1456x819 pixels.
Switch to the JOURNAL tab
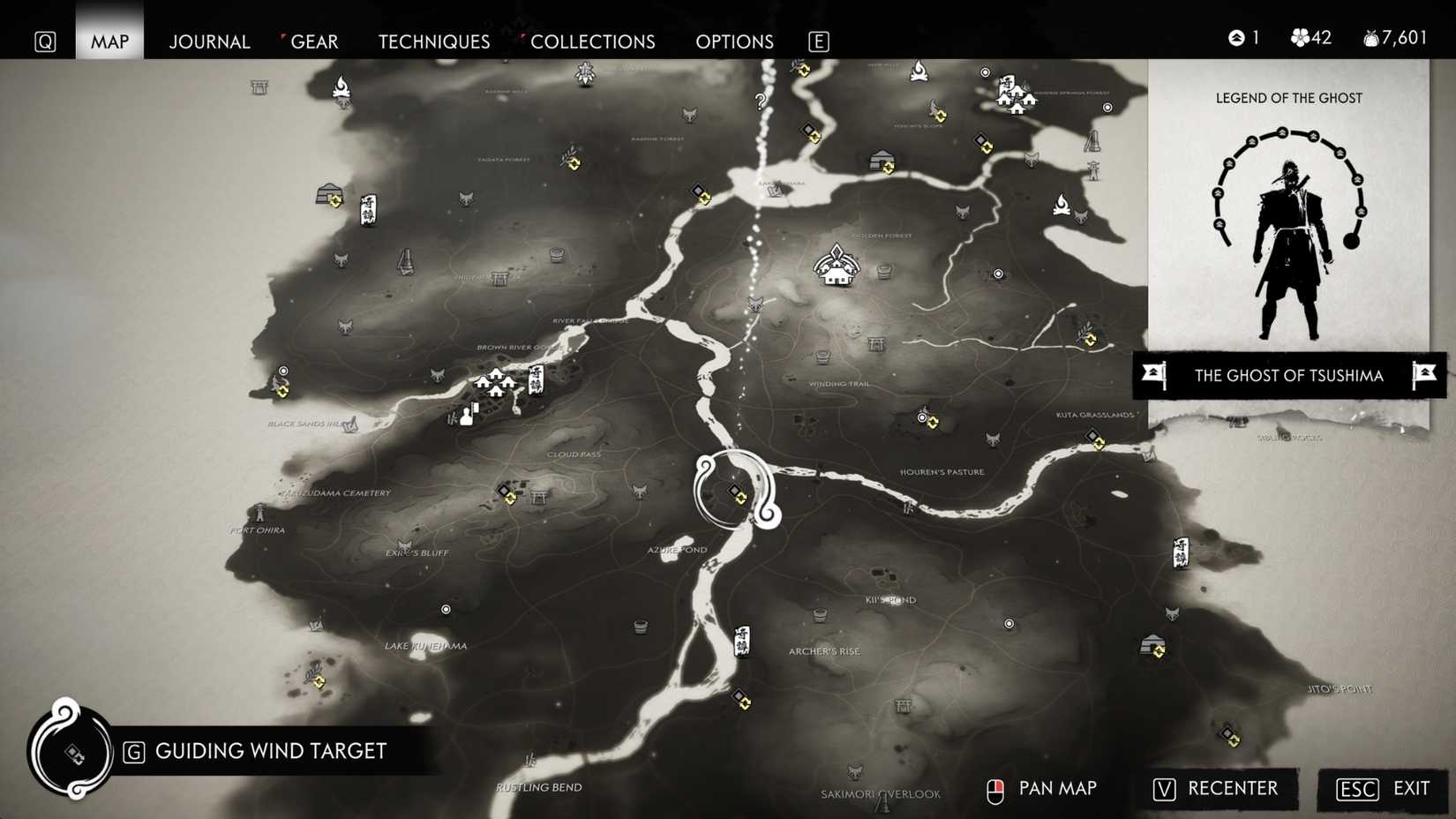pyautogui.click(x=209, y=41)
